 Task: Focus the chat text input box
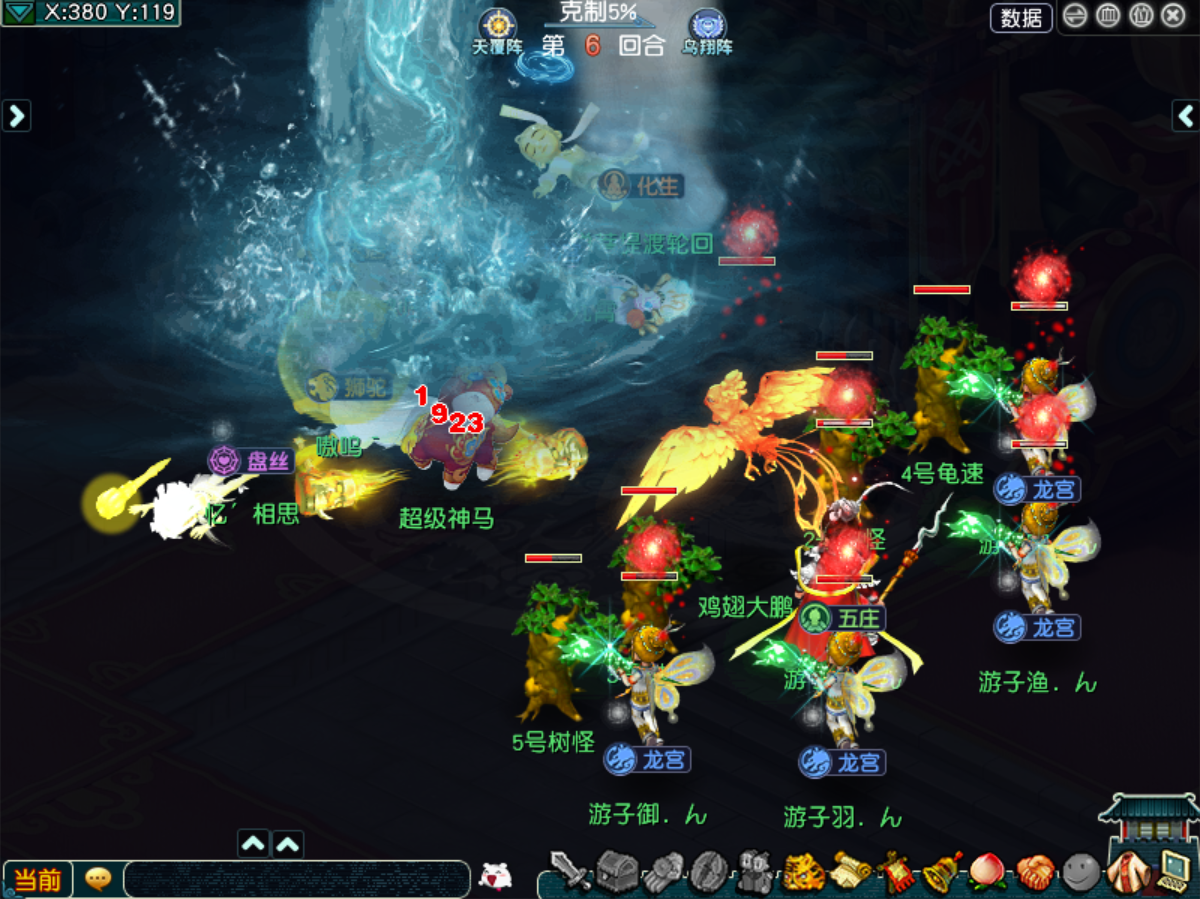pos(296,879)
